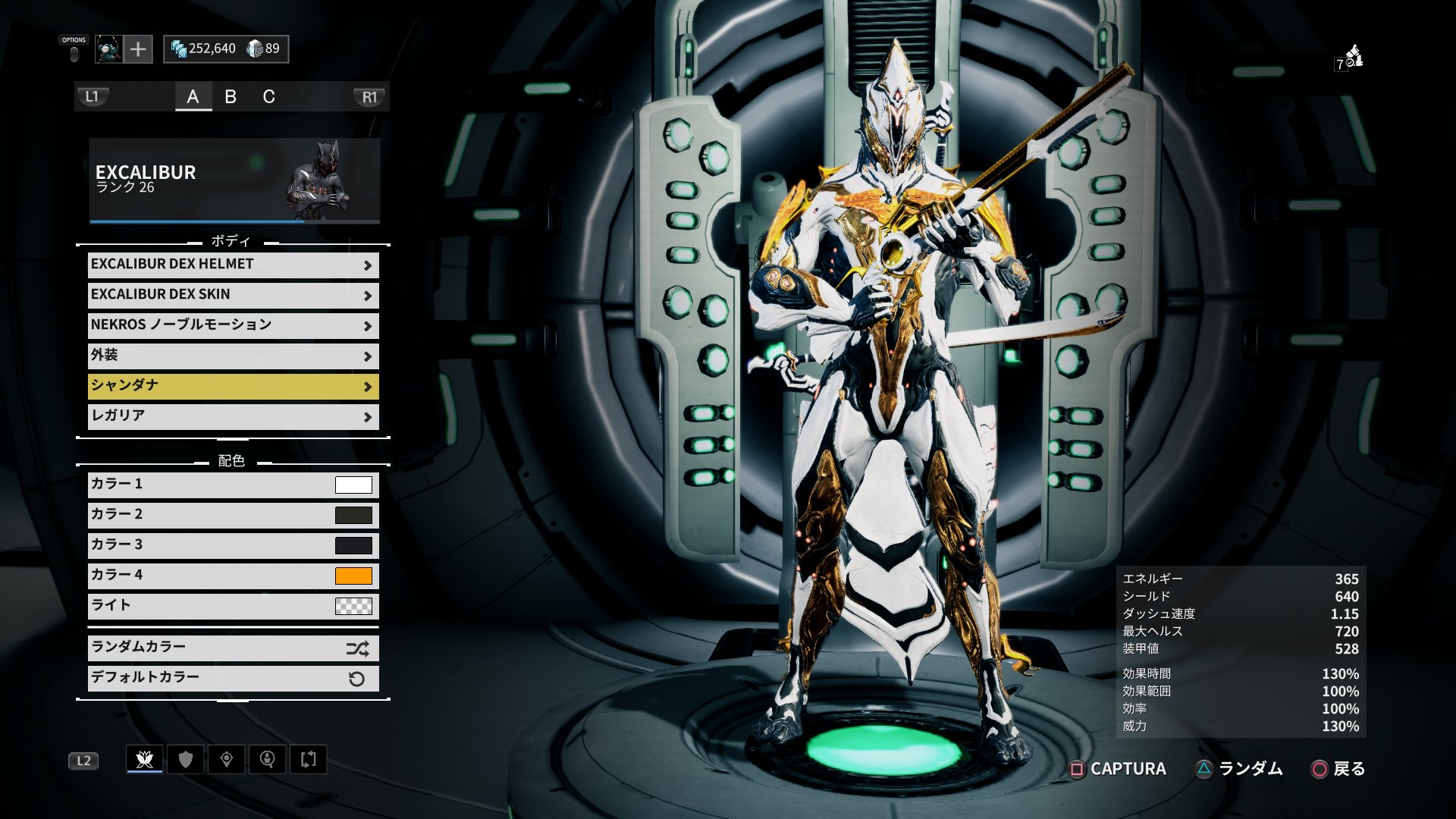Select the shield customization icon
This screenshot has height=819, width=1456.
[x=184, y=758]
